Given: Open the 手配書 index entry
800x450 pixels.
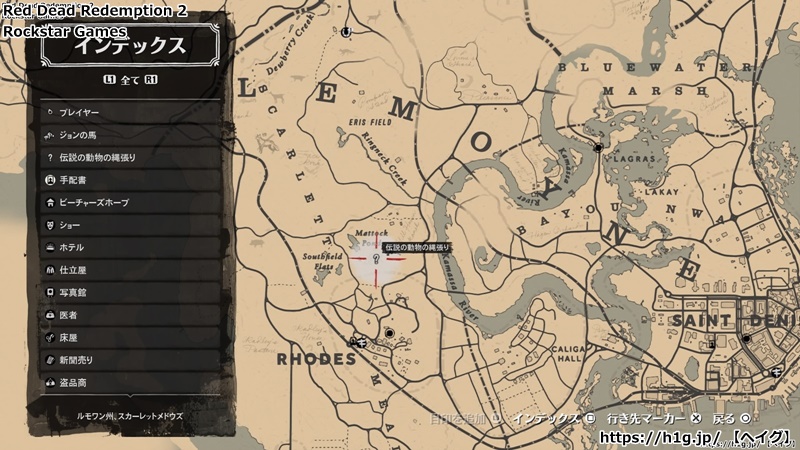Looking at the screenshot, I should [130, 180].
